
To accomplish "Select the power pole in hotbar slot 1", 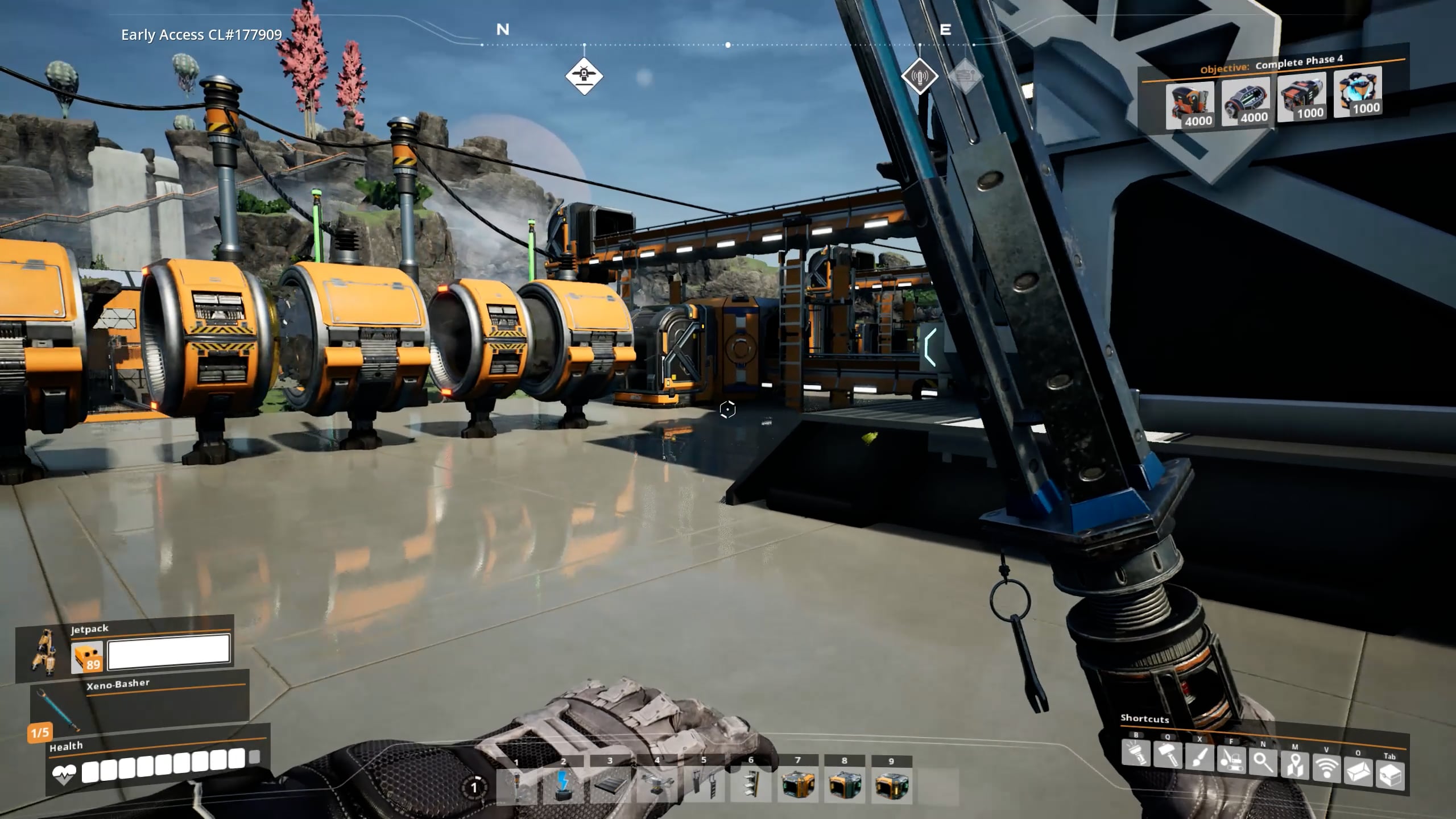I will [516, 785].
